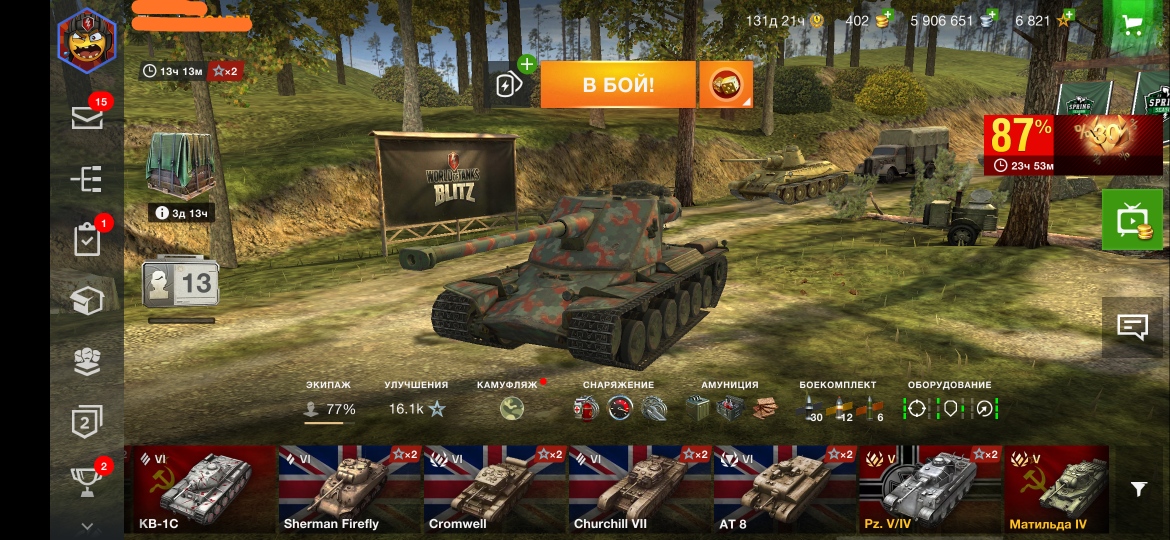
Task: Watch ads for gold via TV icon
Action: point(1132,220)
